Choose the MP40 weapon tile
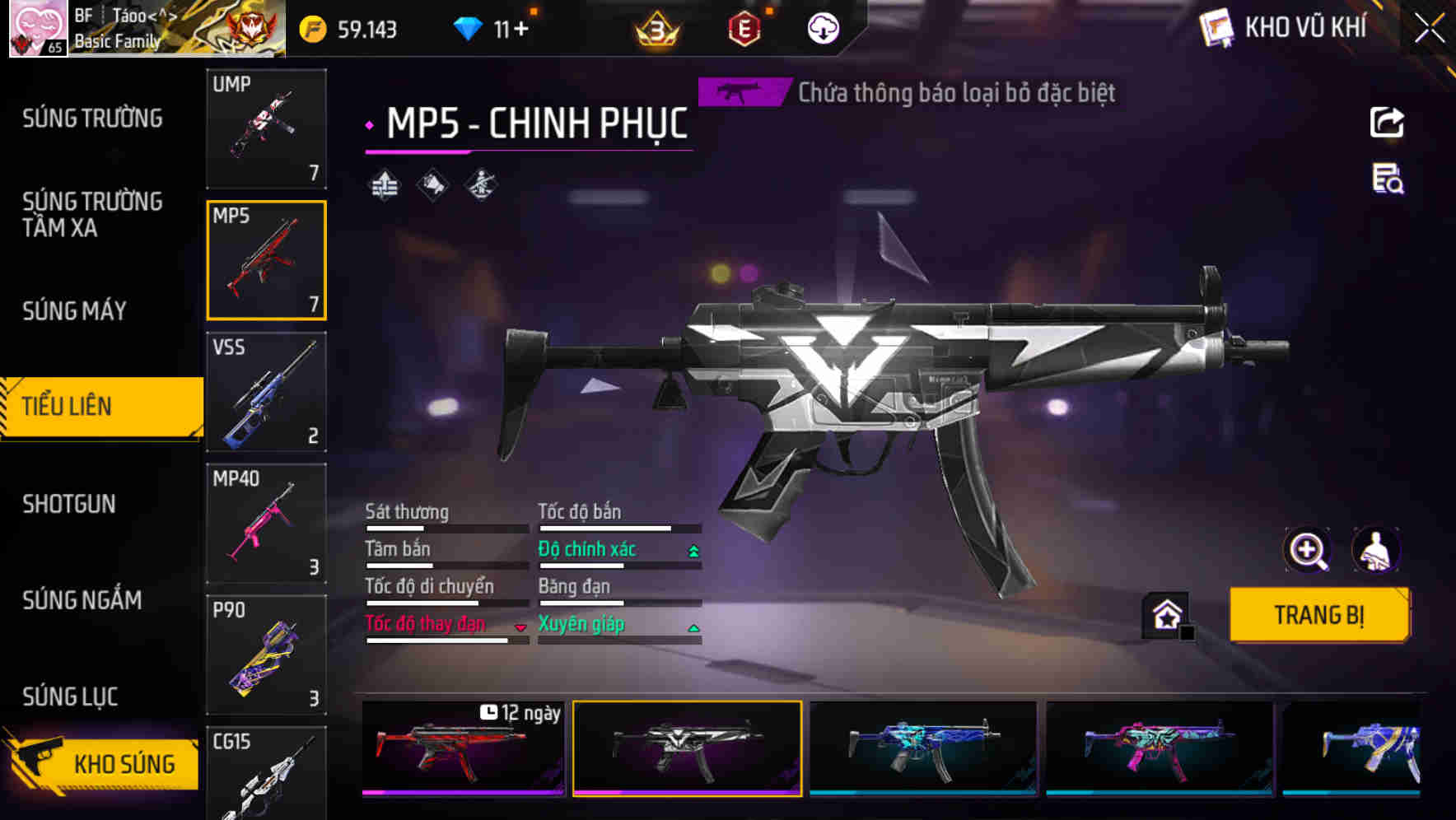The height and width of the screenshot is (820, 1456). [x=266, y=524]
